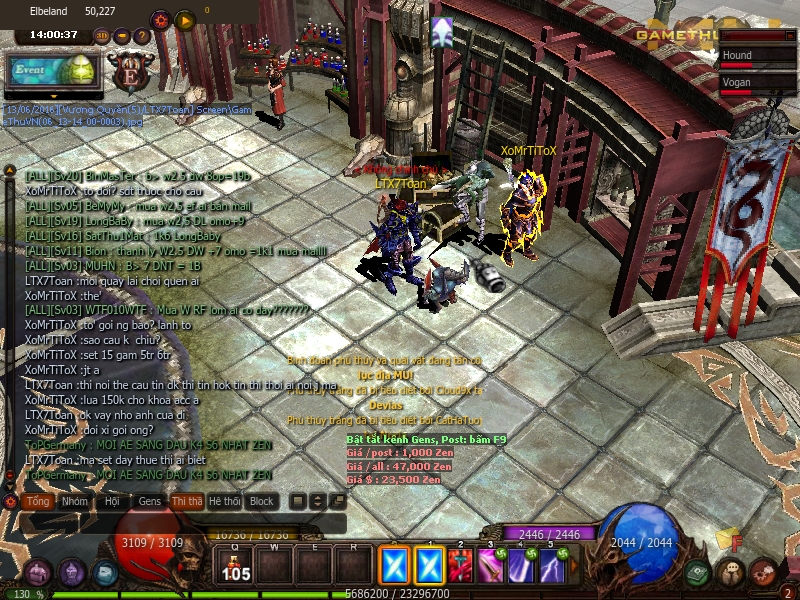Image resolution: width=800 pixels, height=600 pixels.
Task: Activate the pink sword skill in slot 3
Action: [x=491, y=567]
